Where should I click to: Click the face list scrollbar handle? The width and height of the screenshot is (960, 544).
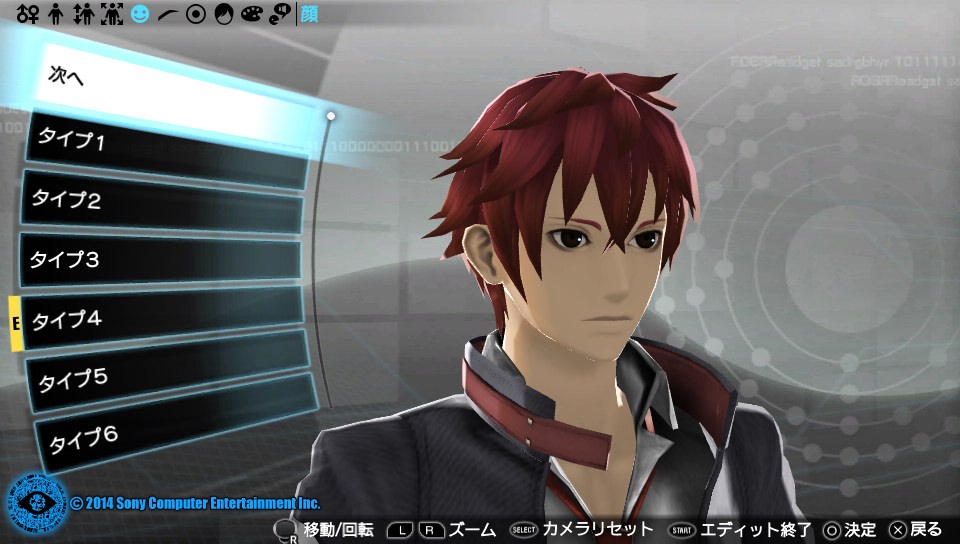(331, 116)
